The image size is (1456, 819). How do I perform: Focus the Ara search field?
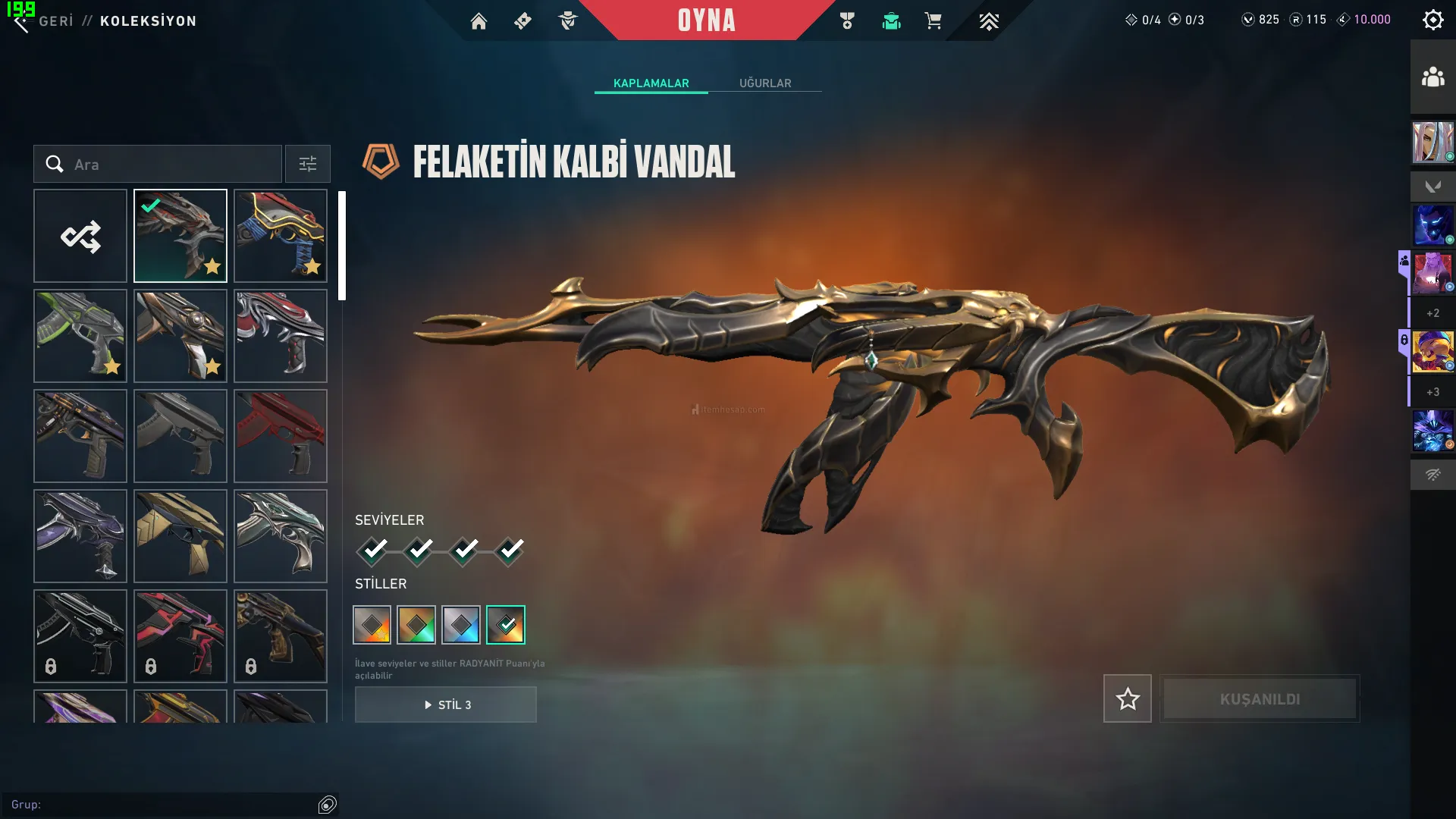pyautogui.click(x=171, y=165)
